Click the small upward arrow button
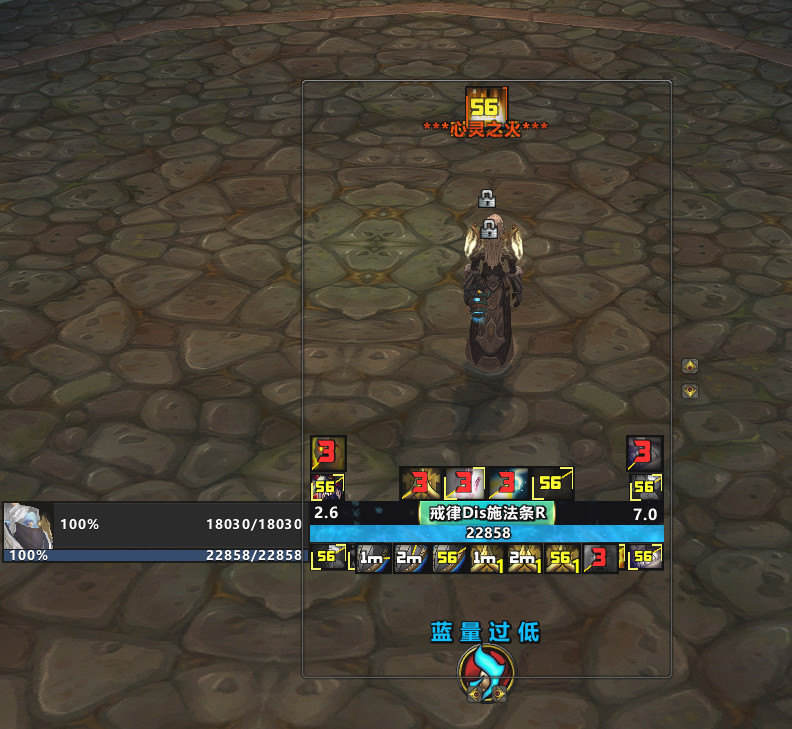792x729 pixels. [x=689, y=366]
